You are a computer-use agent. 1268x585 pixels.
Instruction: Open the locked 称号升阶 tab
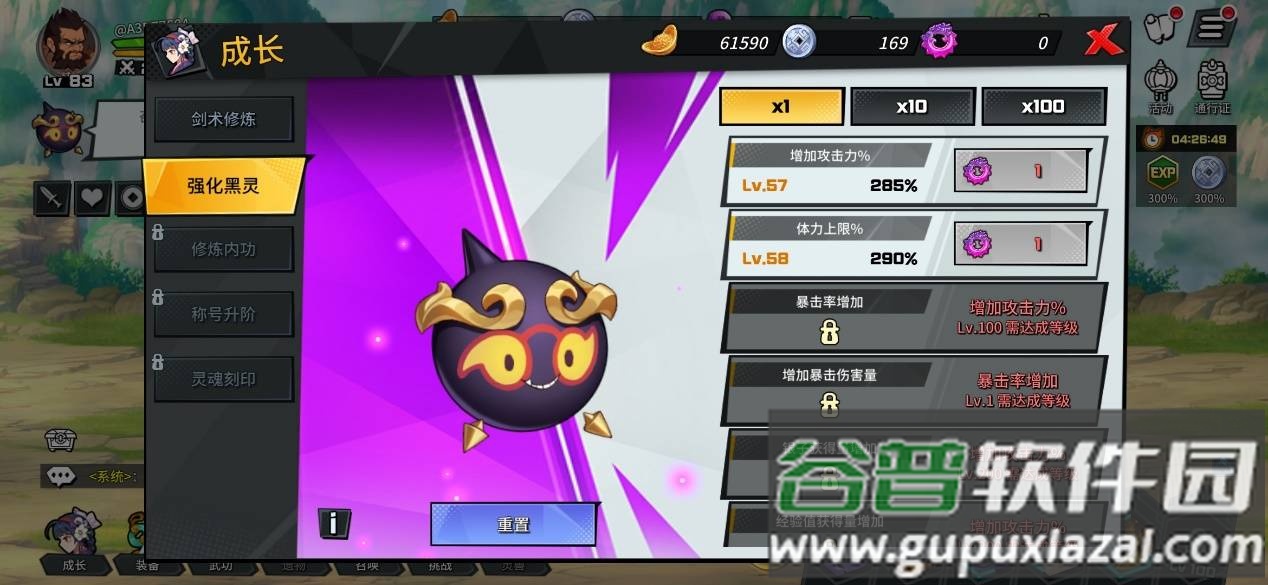tap(223, 314)
